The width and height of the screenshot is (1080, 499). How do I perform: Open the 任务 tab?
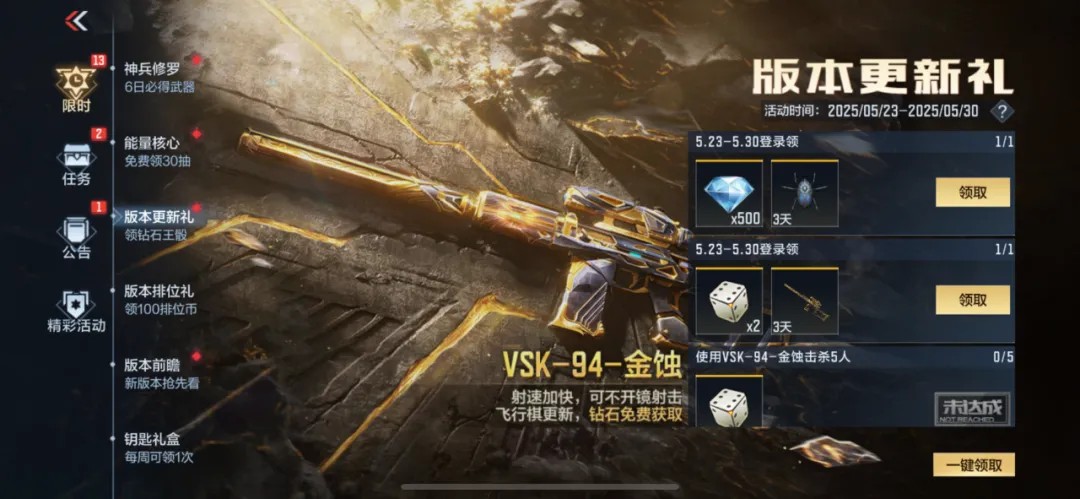(76, 165)
